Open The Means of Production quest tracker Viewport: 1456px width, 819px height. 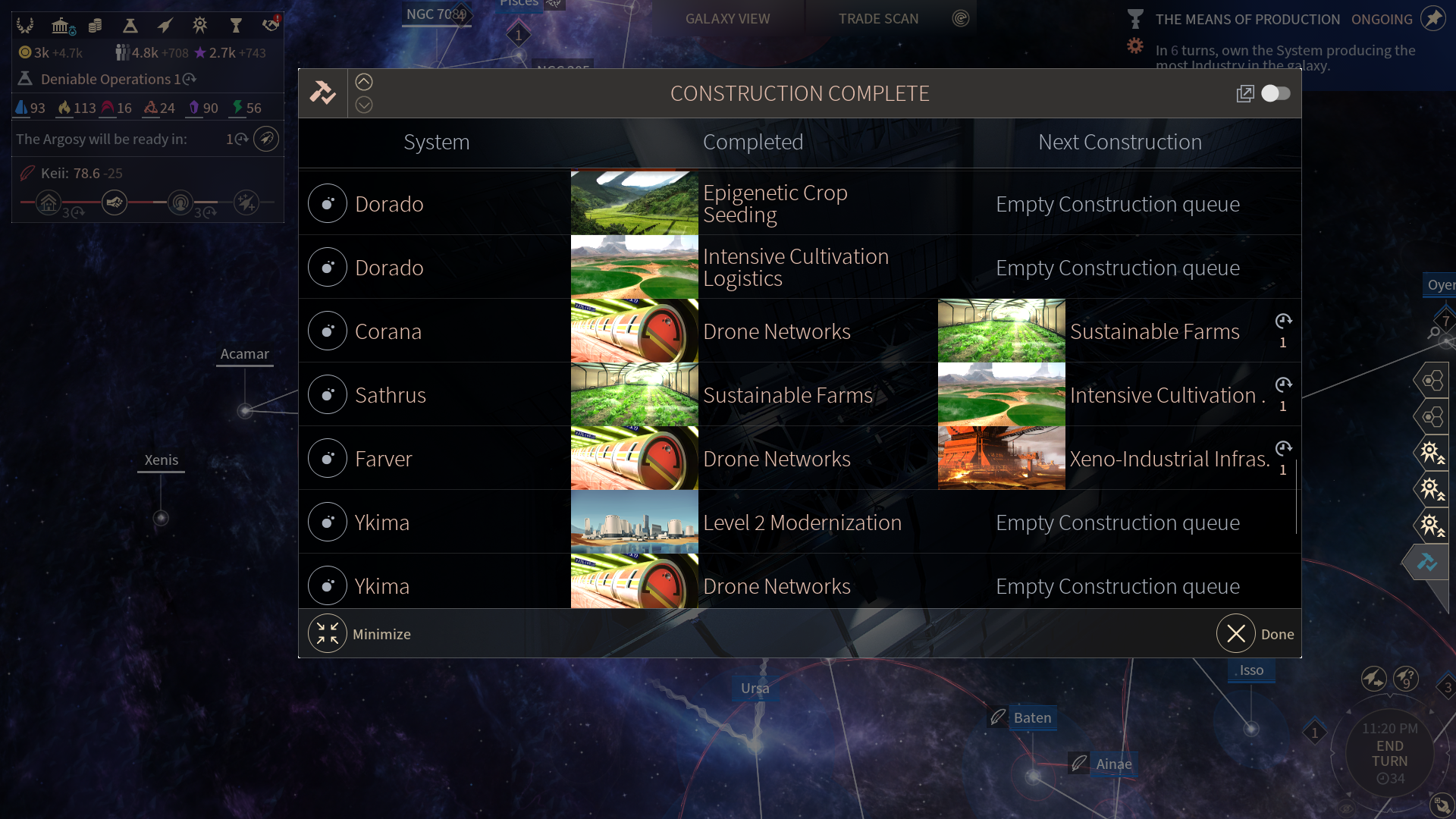point(1247,20)
